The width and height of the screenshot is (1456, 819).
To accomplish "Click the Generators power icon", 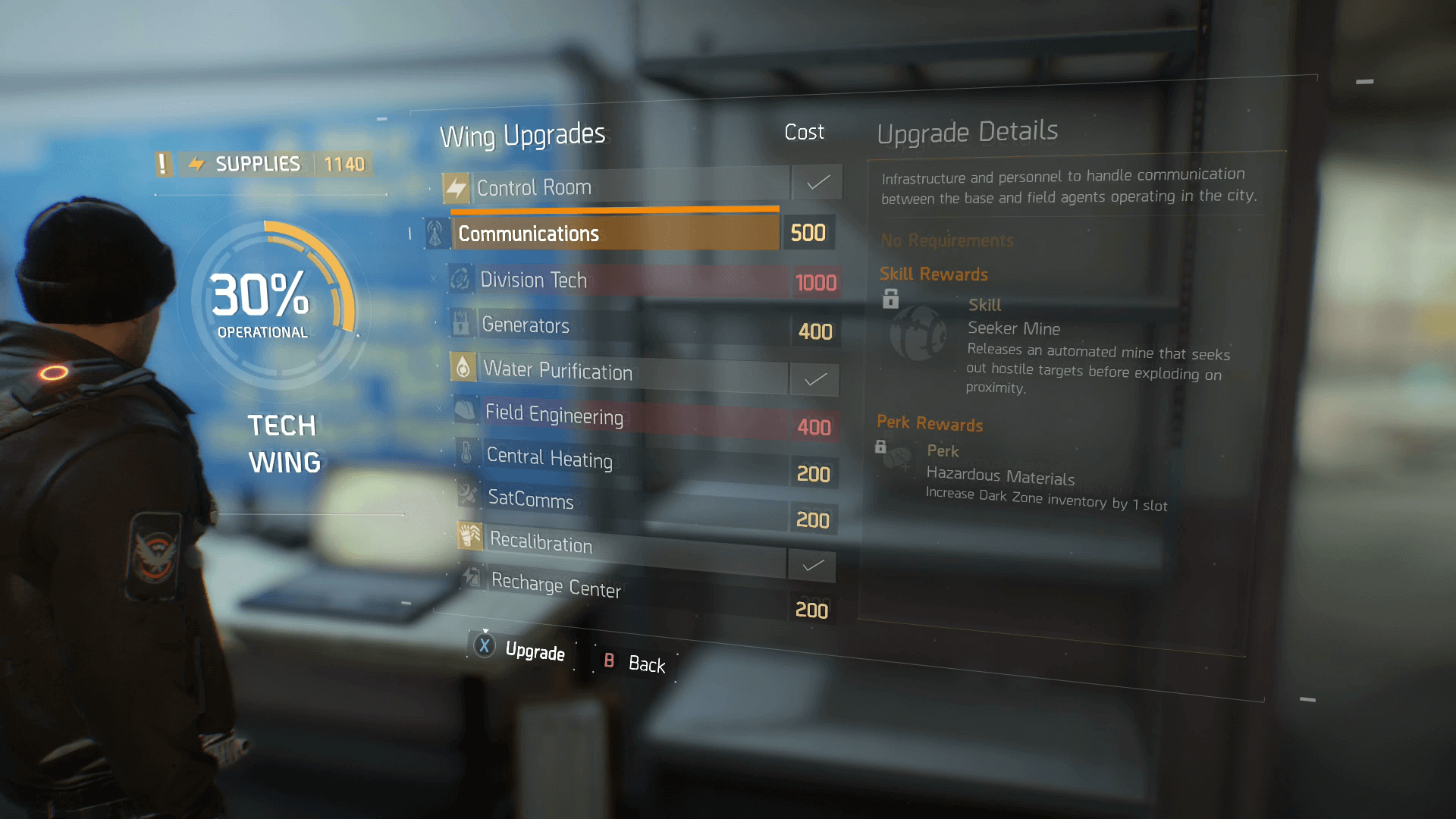I will tap(462, 324).
